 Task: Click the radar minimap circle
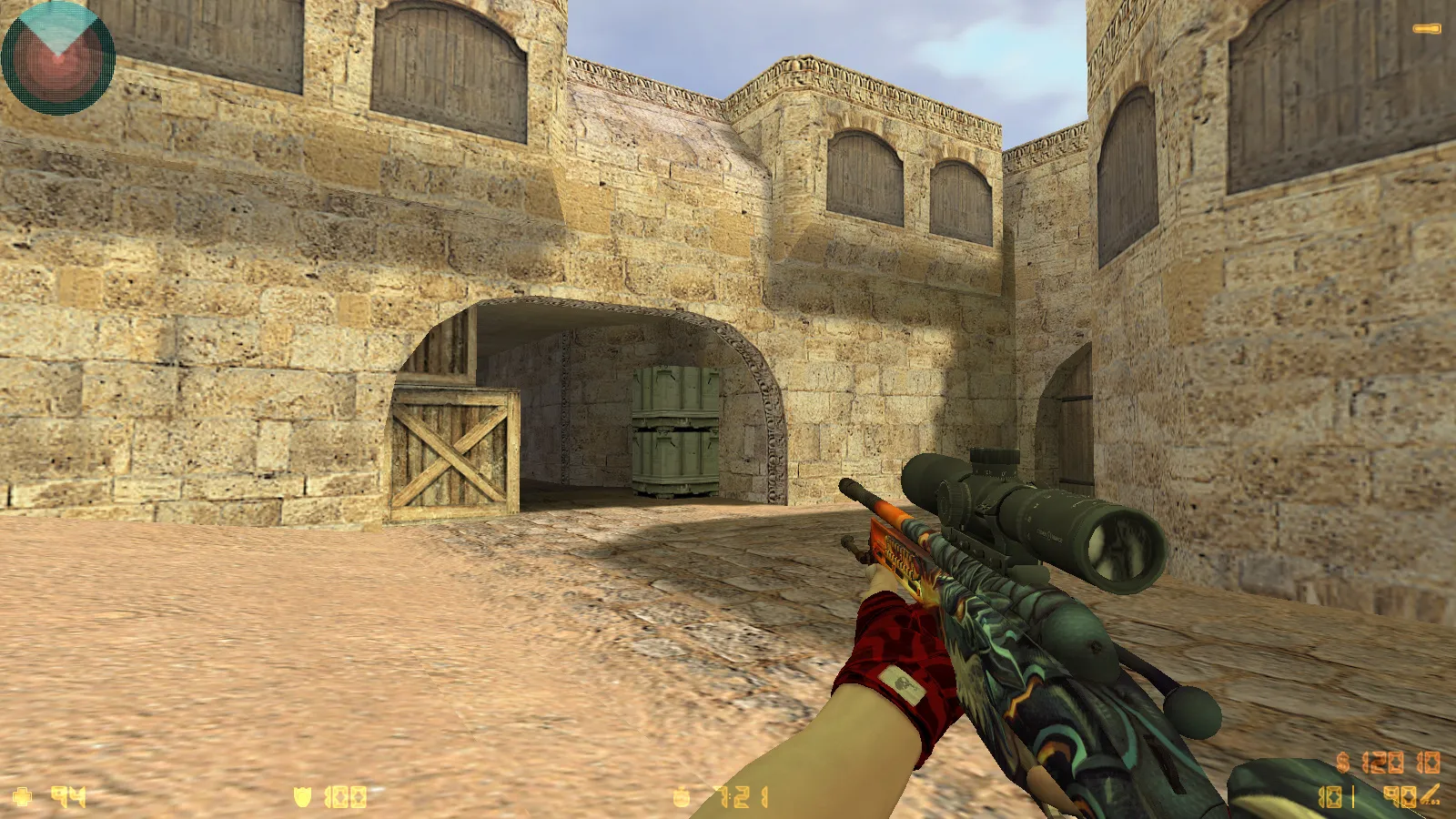[57, 59]
